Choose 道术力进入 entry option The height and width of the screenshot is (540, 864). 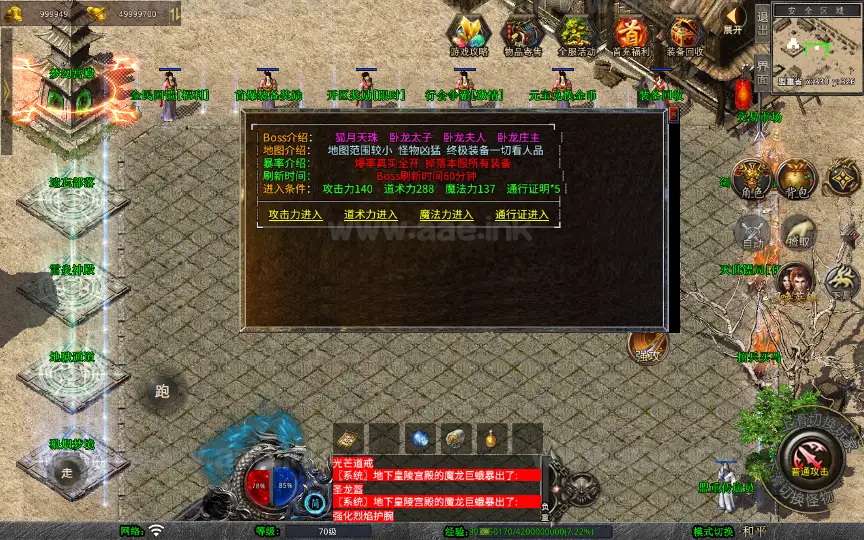pyautogui.click(x=370, y=215)
